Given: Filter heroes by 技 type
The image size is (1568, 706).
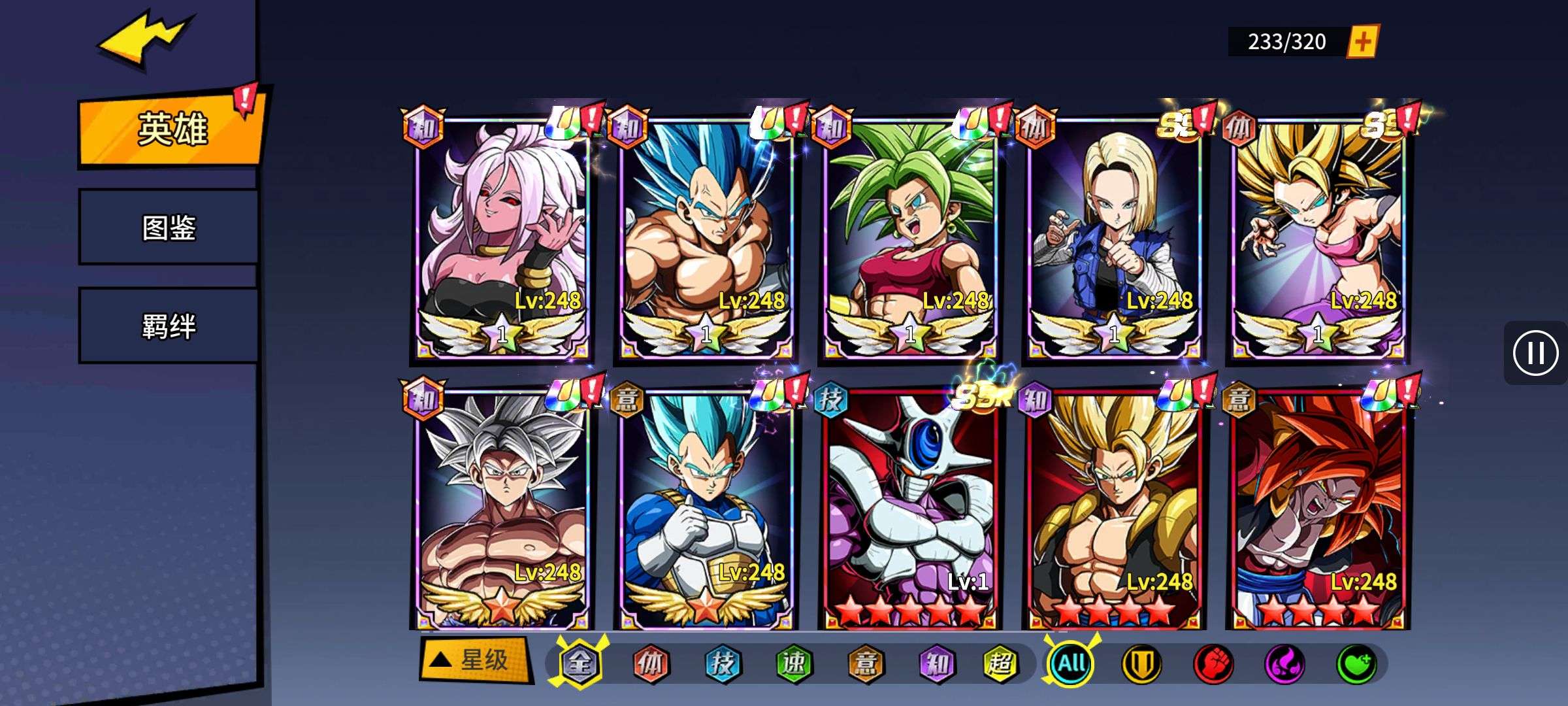Looking at the screenshot, I should click(x=722, y=664).
